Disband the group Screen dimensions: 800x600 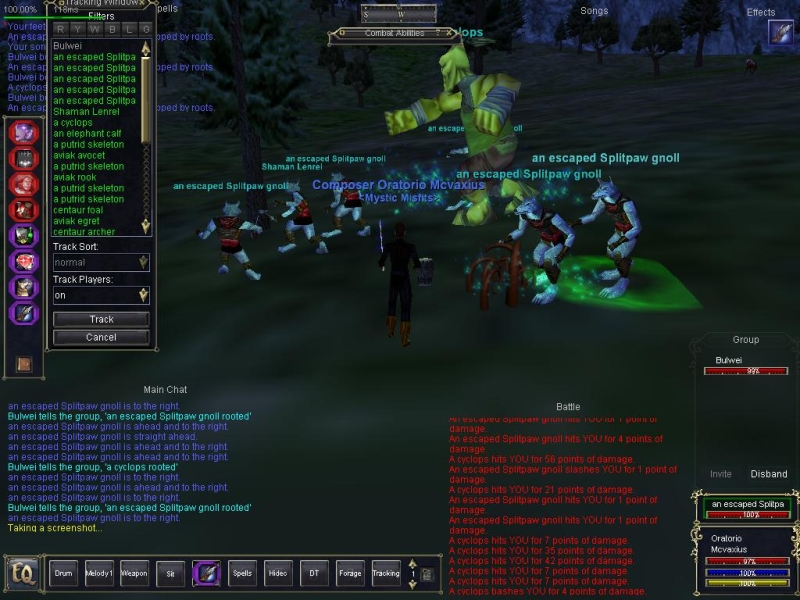tap(769, 475)
